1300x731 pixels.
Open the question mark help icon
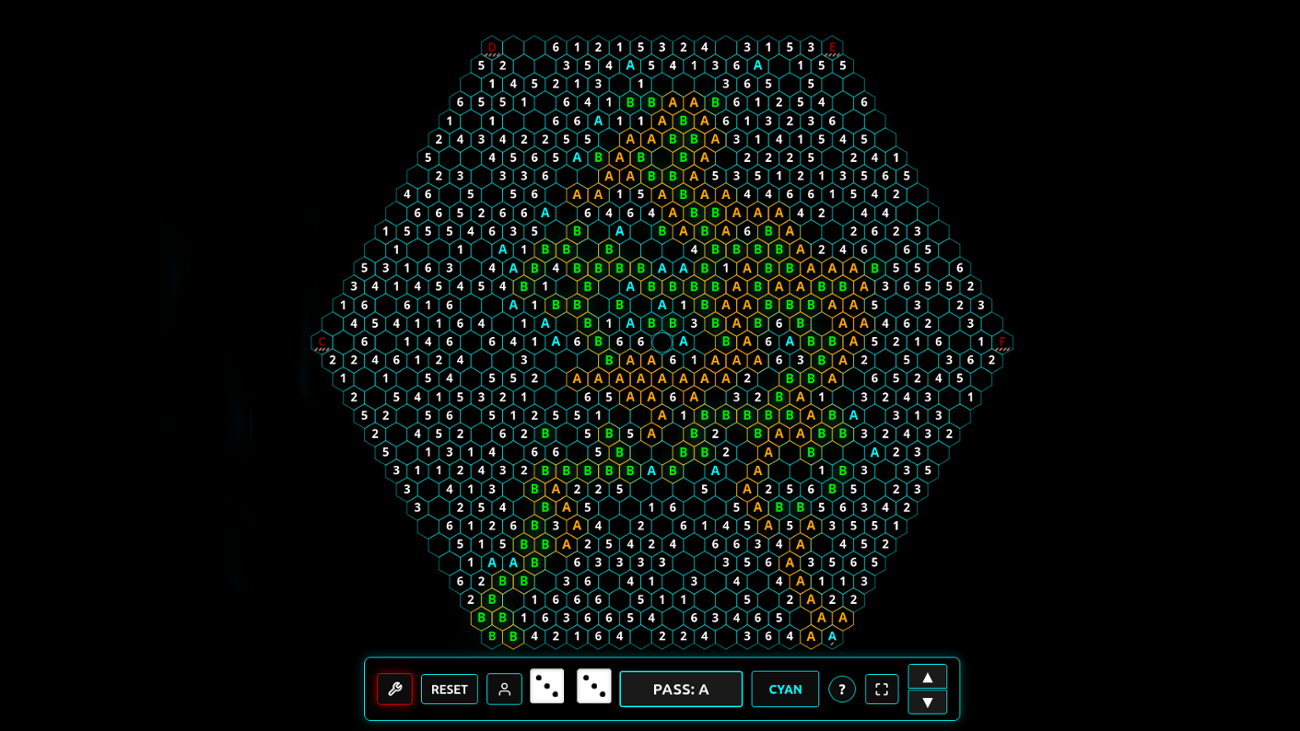tap(841, 689)
